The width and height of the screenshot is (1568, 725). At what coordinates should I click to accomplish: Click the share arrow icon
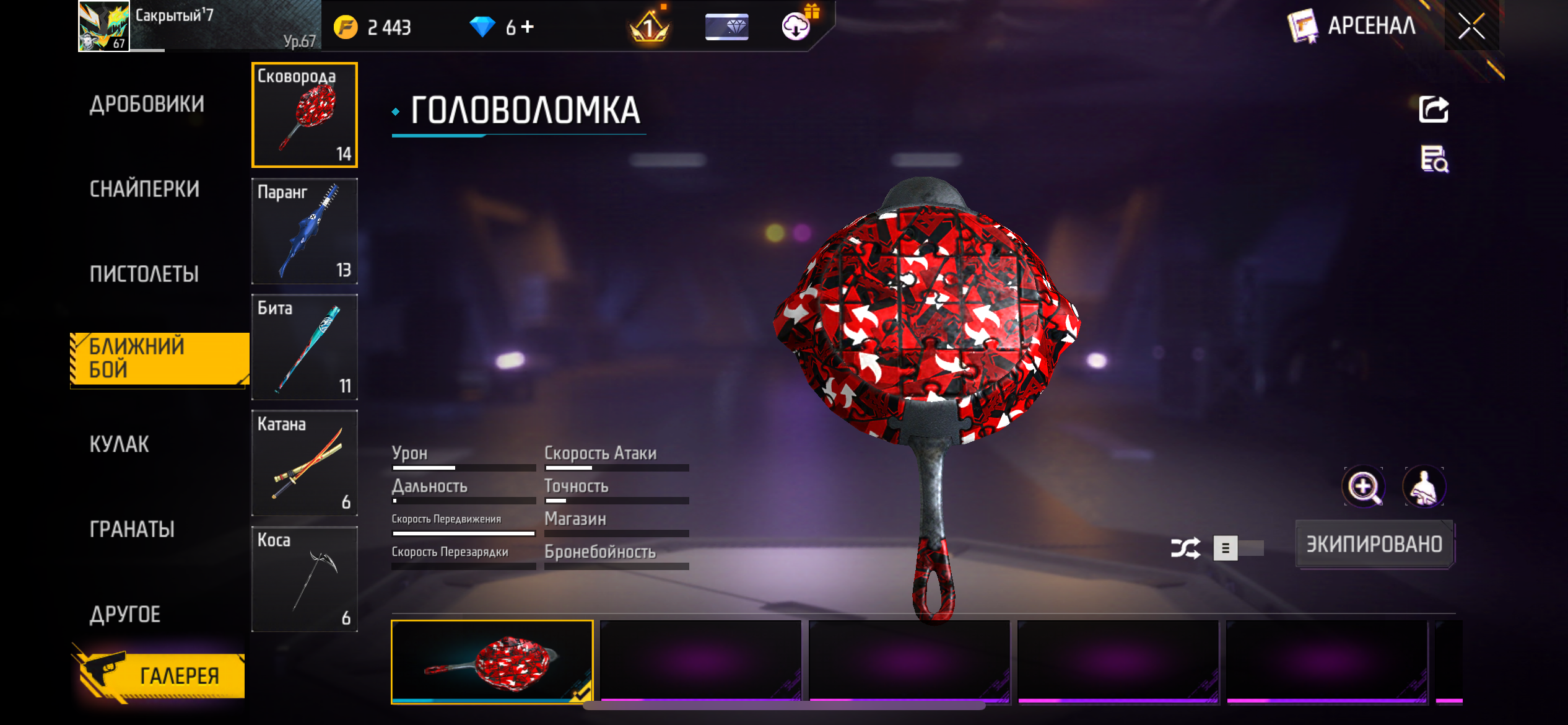[x=1433, y=110]
